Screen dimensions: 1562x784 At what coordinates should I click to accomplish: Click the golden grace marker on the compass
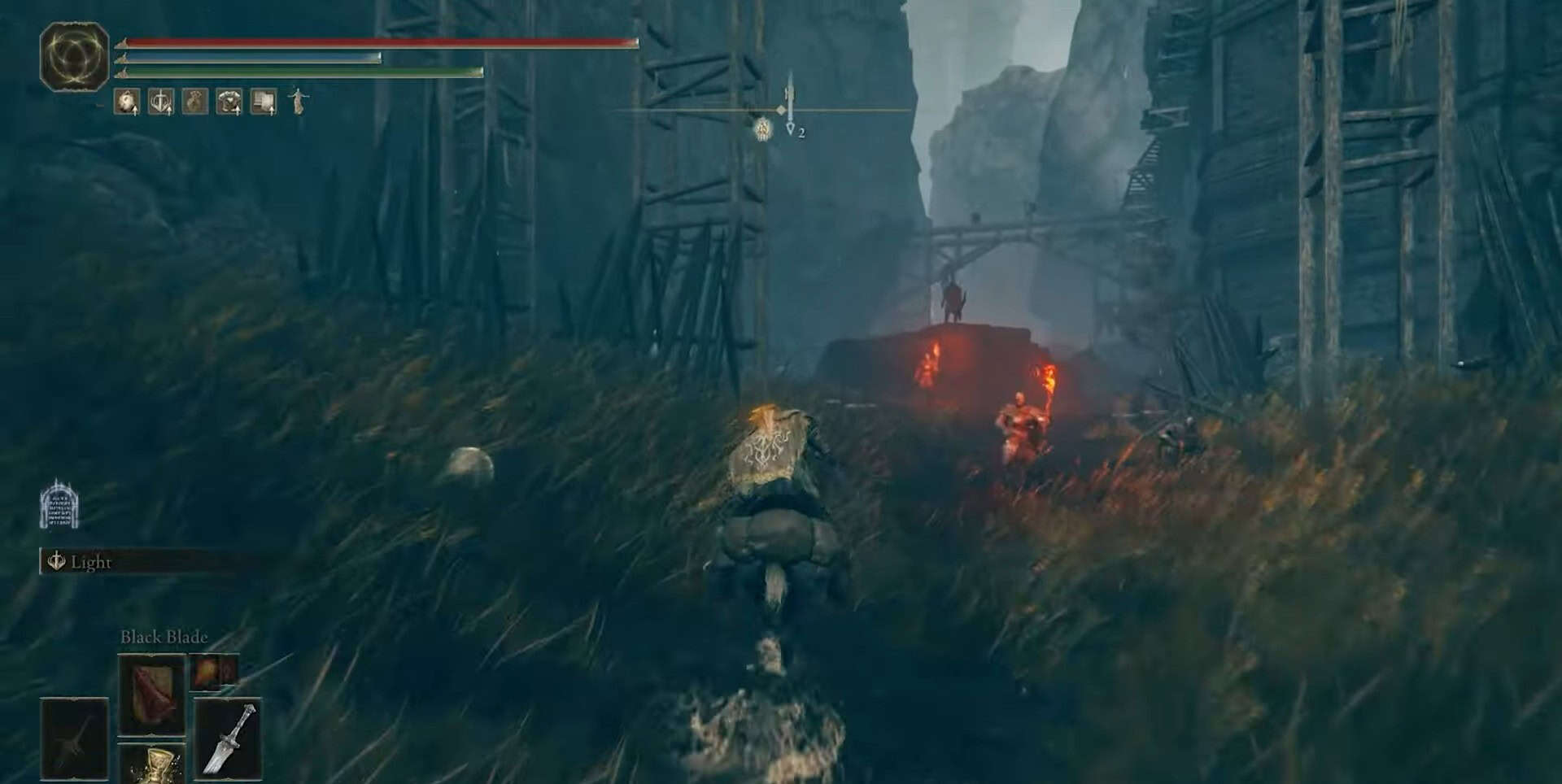coord(762,128)
